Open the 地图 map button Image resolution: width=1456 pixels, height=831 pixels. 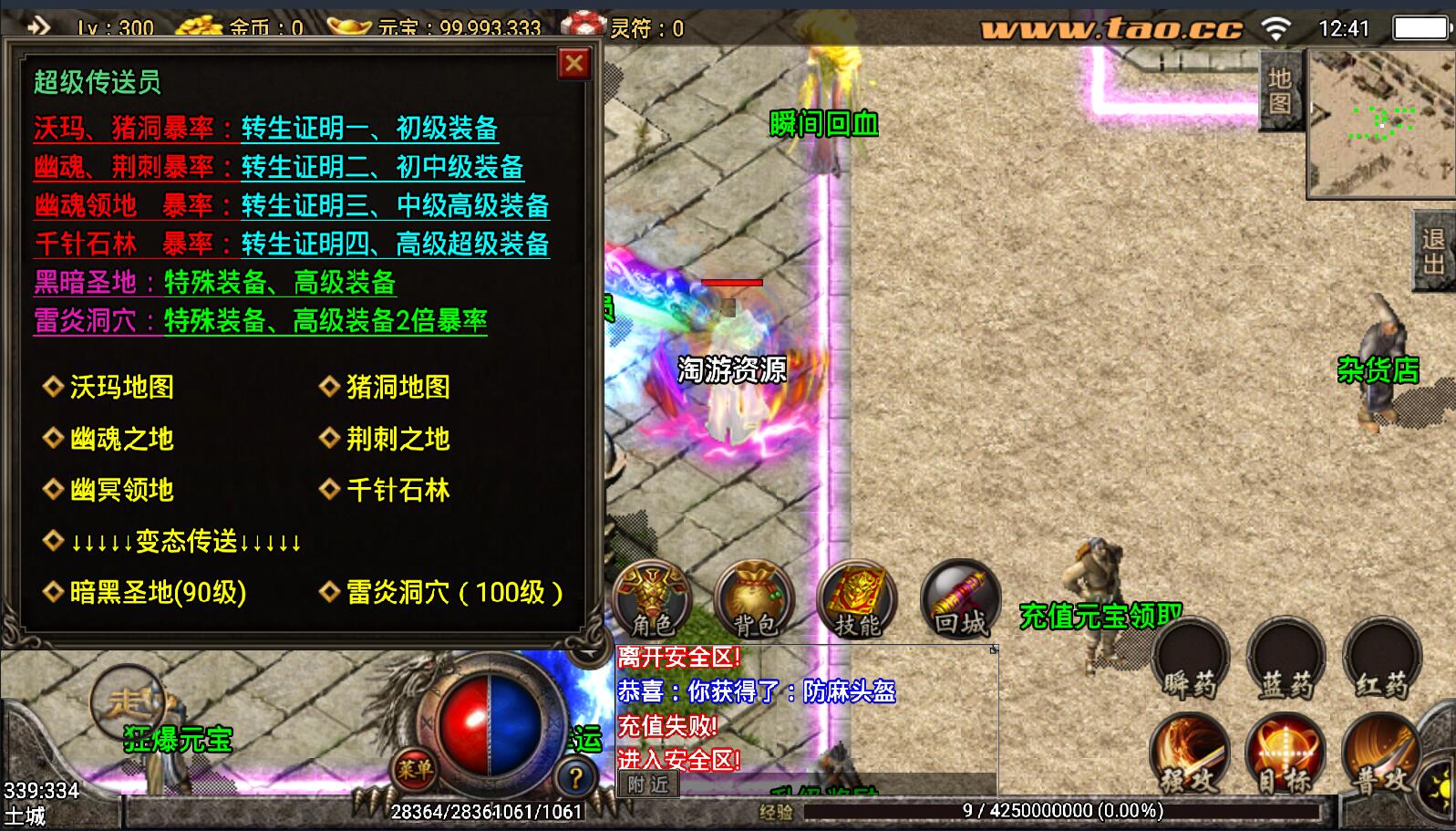[1280, 91]
